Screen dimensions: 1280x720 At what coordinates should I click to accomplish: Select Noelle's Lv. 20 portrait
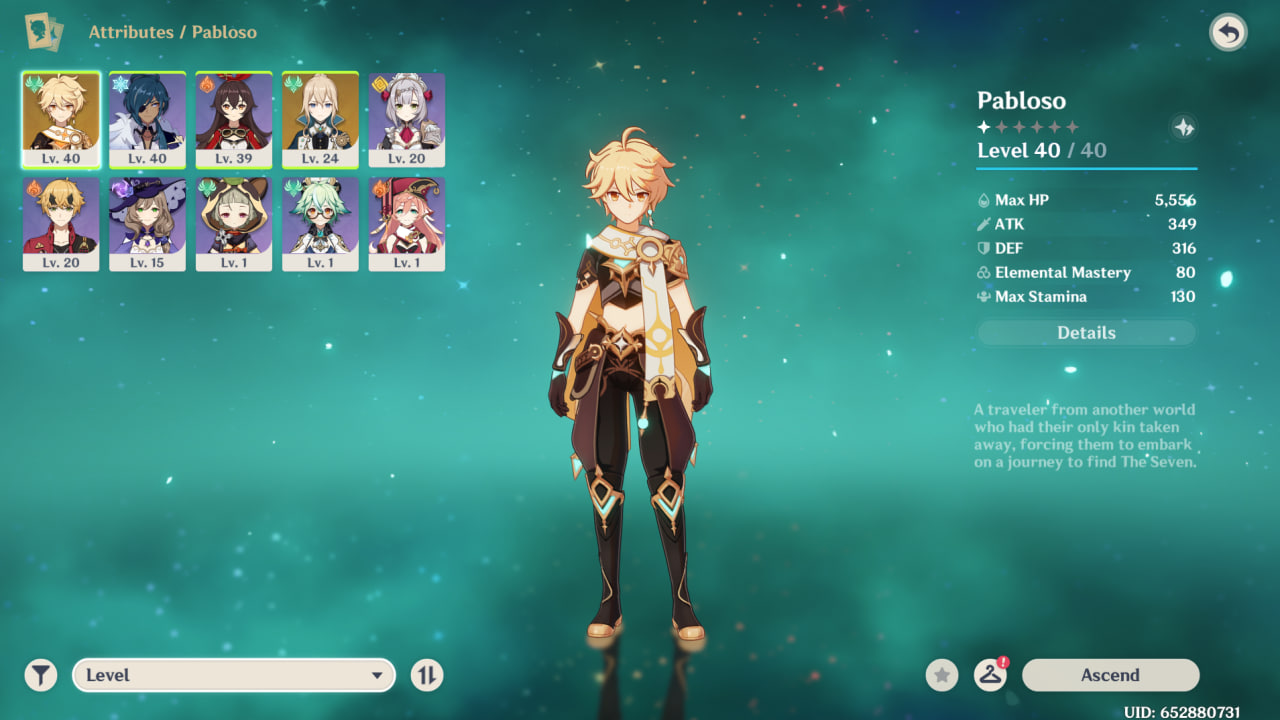click(x=407, y=119)
